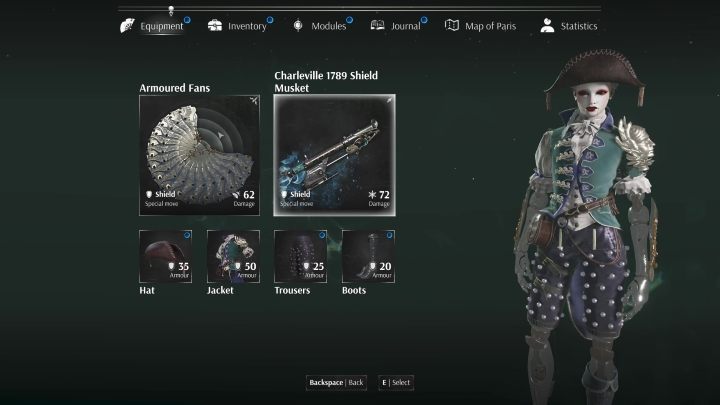Switch to the Equipment tab
The height and width of the screenshot is (405, 720).
click(x=154, y=26)
